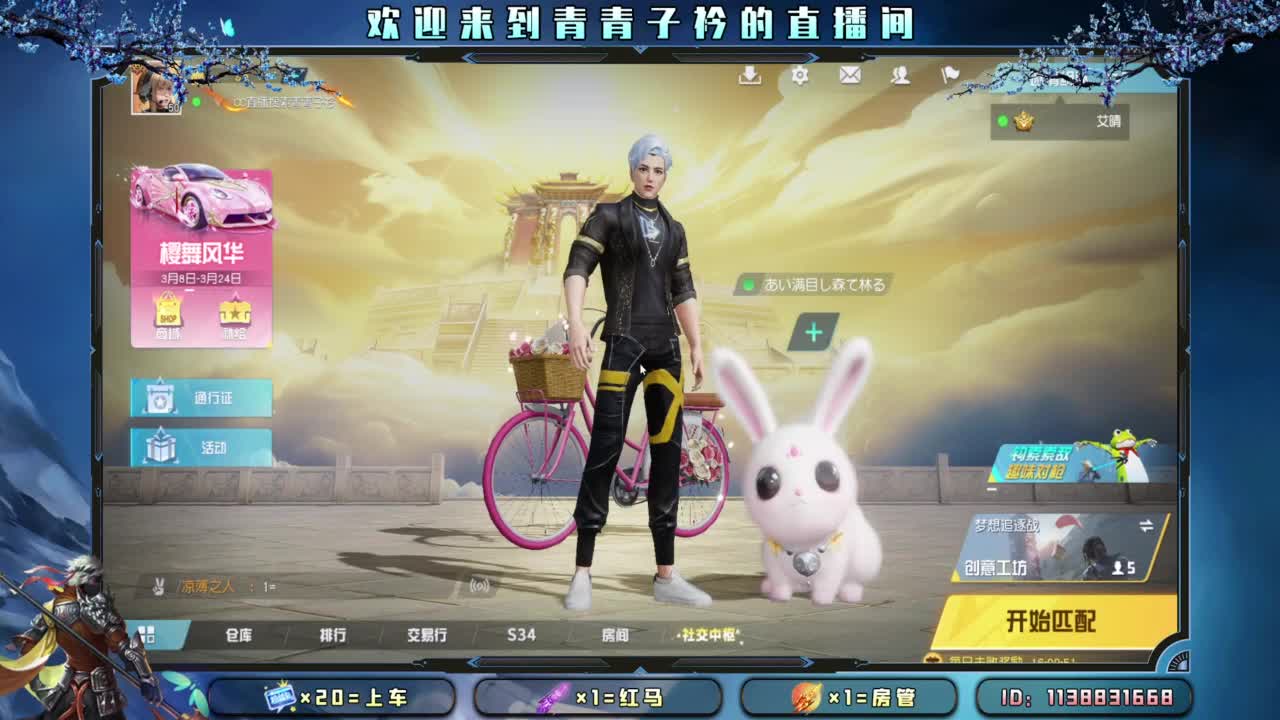
Task: Toggle your own online status dot near avatar
Action: point(198,100)
